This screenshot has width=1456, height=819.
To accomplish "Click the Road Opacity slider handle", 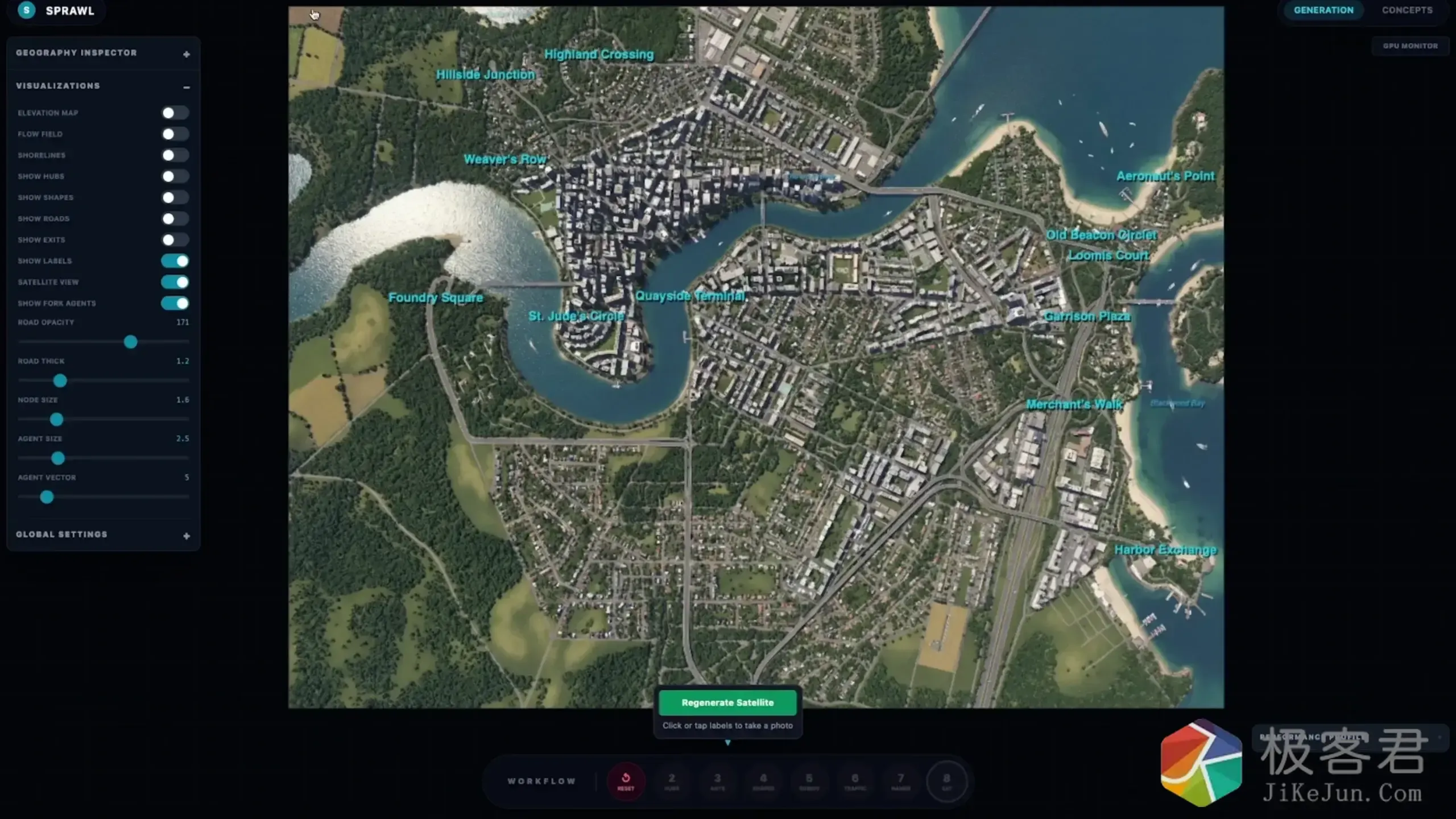I will pos(131,342).
